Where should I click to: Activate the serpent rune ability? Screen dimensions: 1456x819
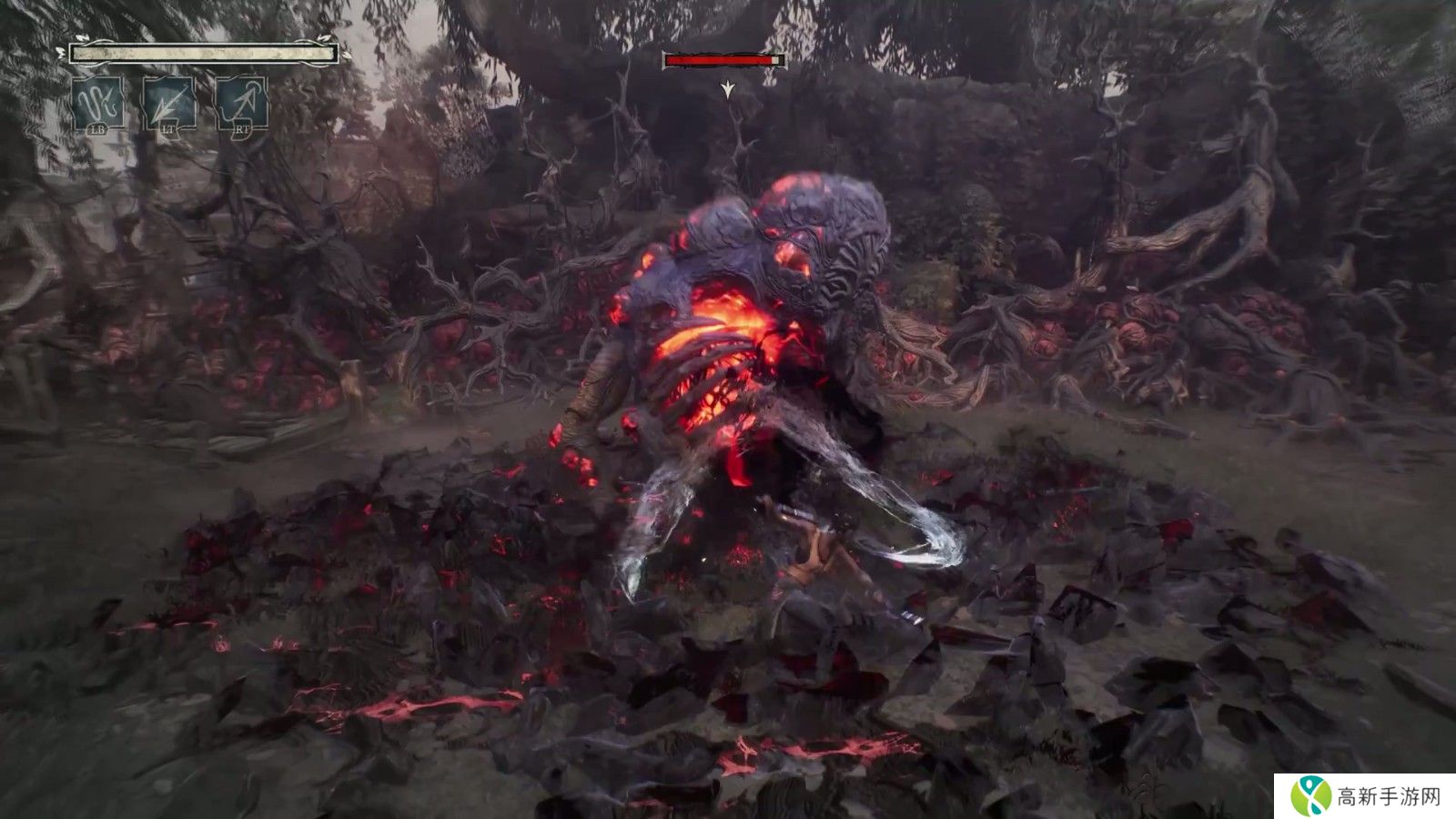(98, 104)
